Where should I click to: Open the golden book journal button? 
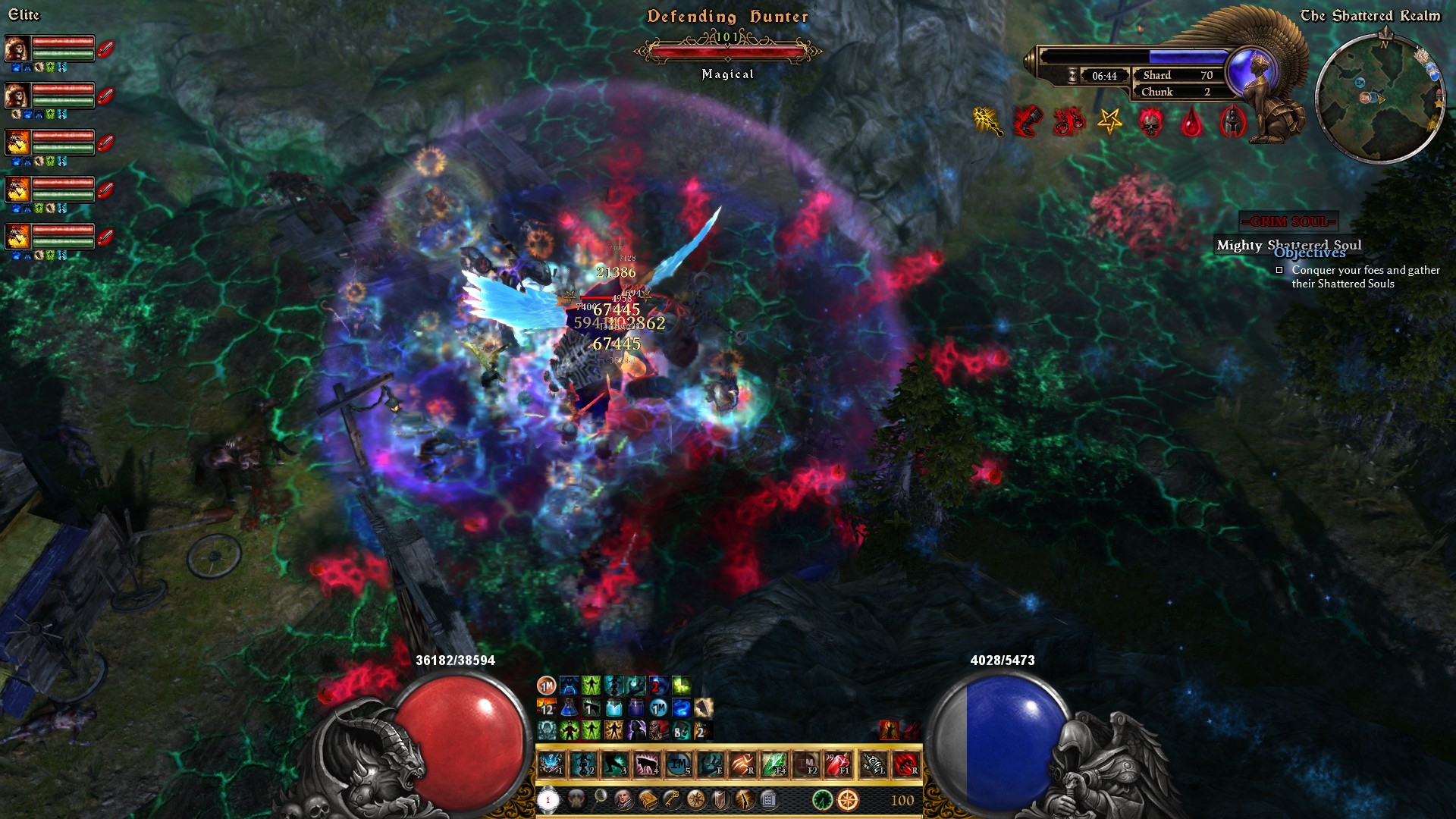[x=648, y=799]
